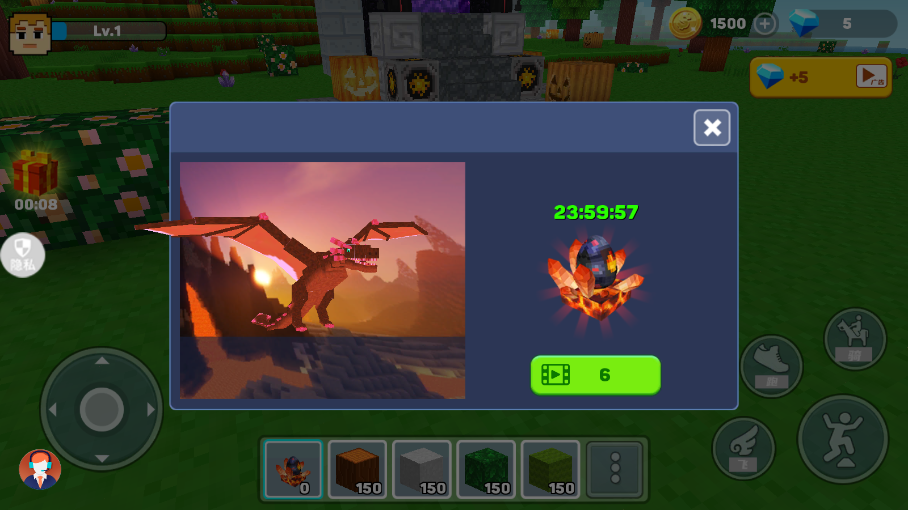Open the customer support headset avatar
This screenshot has height=510, width=908.
[40, 469]
